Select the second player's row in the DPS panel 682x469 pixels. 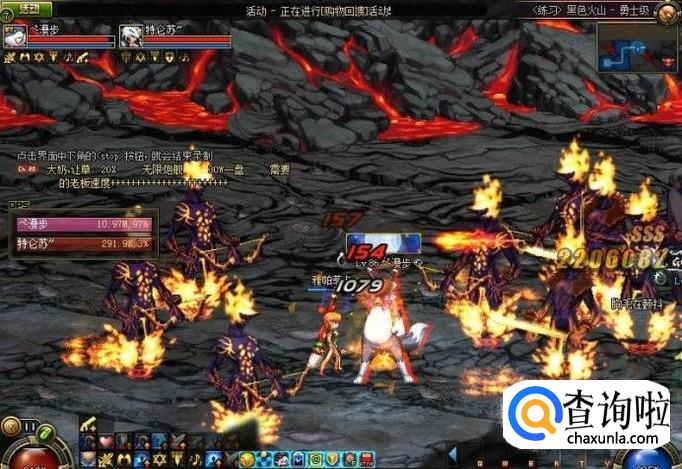click(x=82, y=242)
